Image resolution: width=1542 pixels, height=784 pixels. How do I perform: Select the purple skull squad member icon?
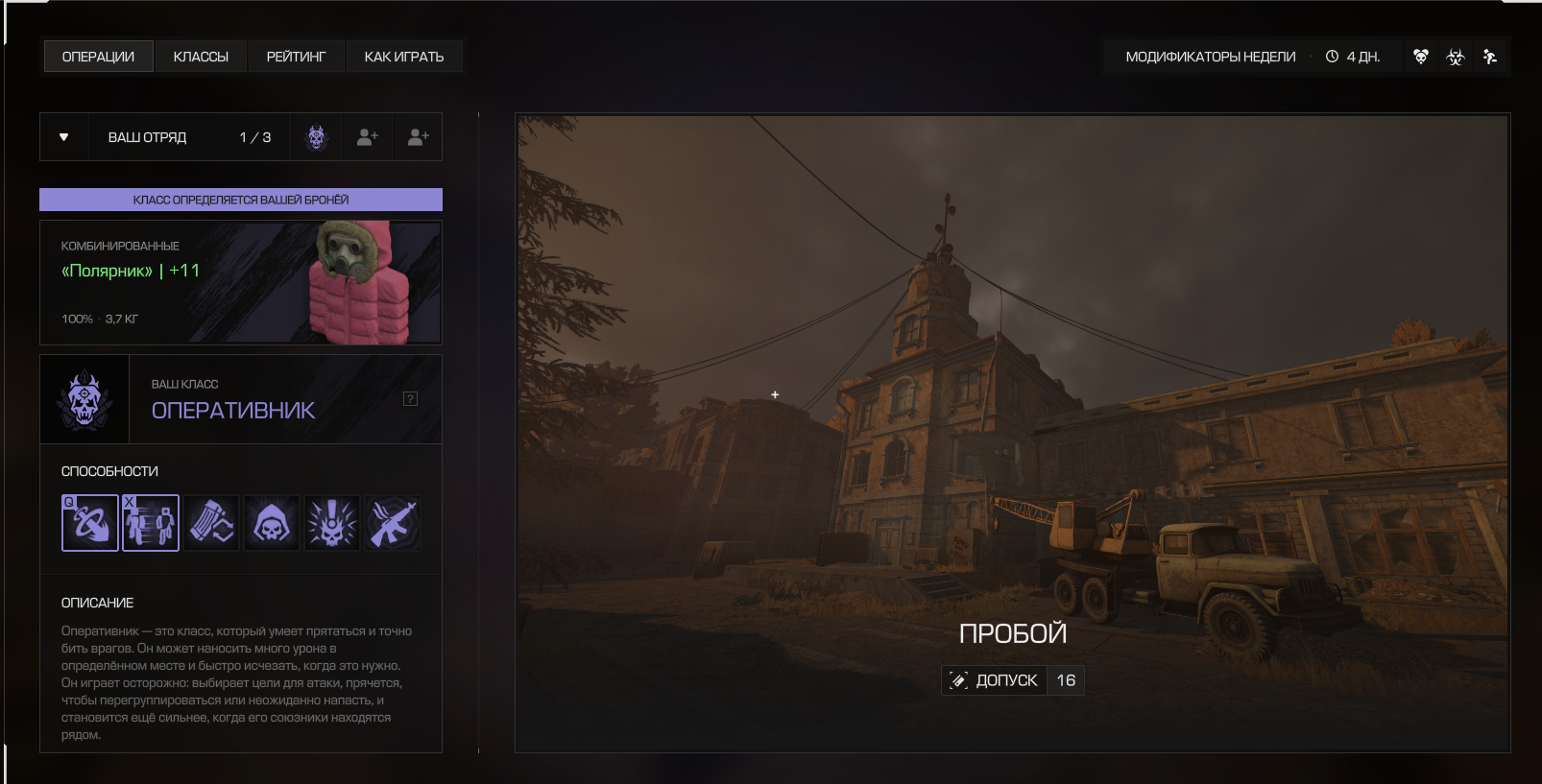[317, 137]
